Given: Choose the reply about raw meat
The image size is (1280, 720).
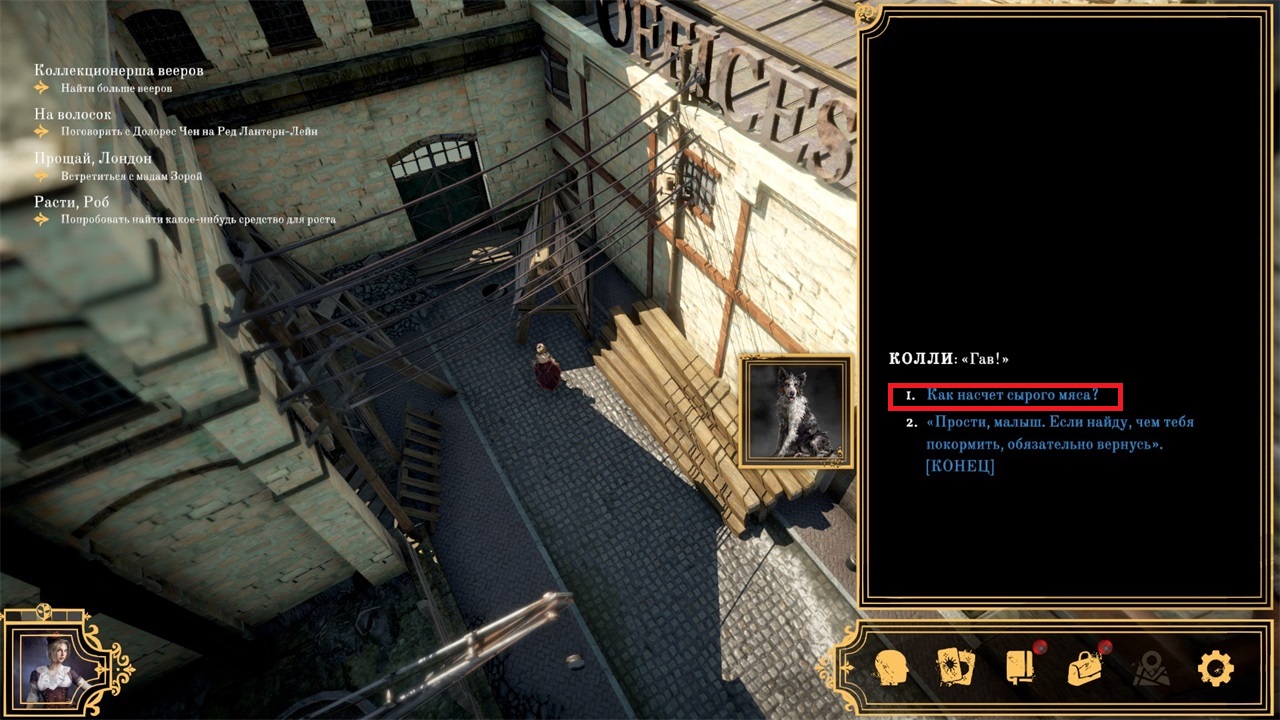Looking at the screenshot, I should [1012, 396].
